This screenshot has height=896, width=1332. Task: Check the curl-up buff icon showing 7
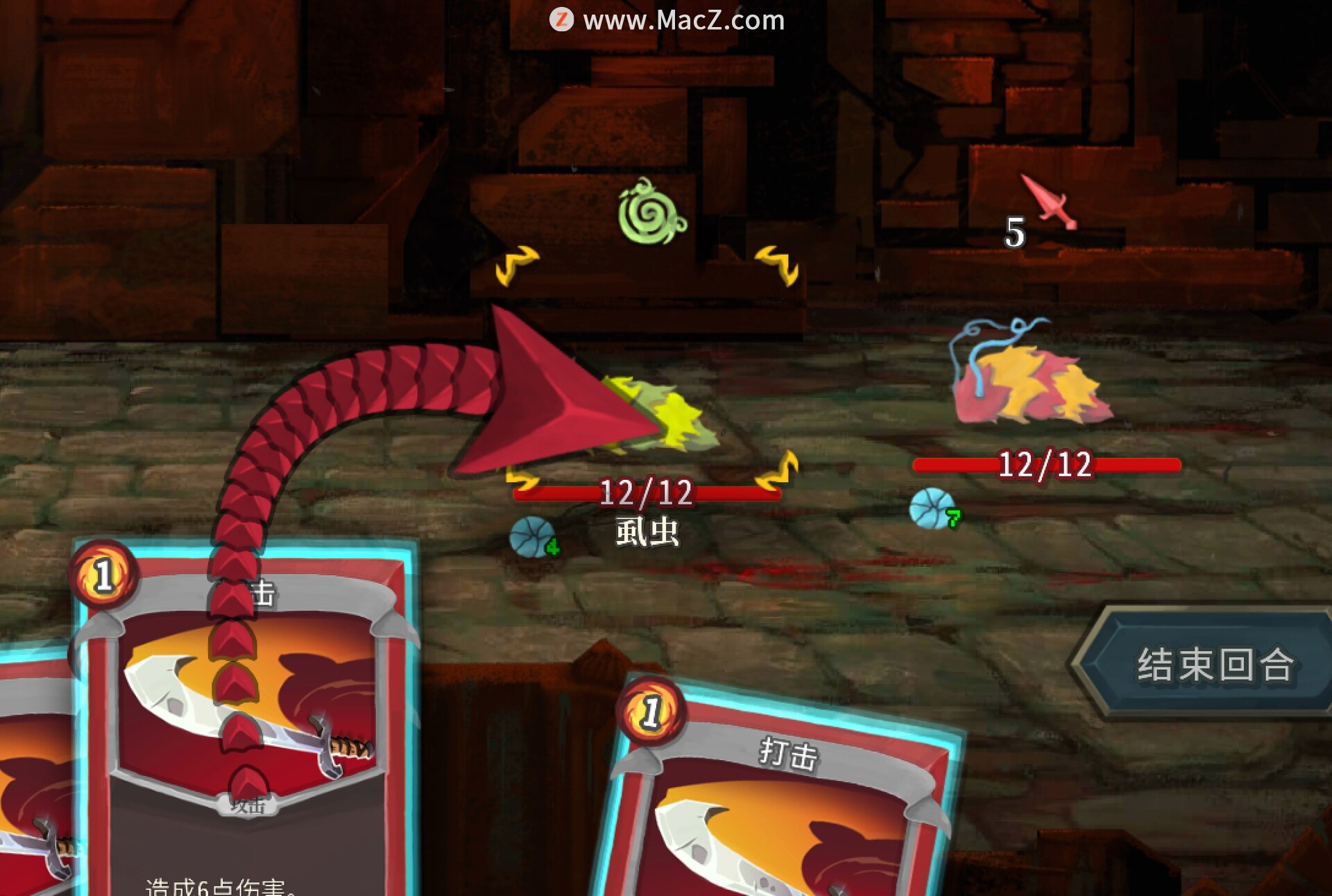click(932, 508)
